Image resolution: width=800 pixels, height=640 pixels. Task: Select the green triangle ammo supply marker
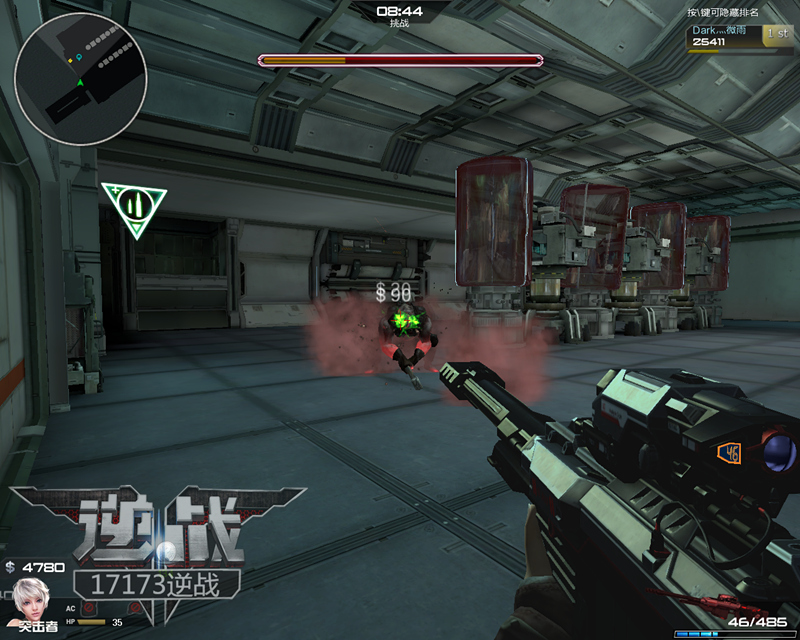tap(133, 206)
